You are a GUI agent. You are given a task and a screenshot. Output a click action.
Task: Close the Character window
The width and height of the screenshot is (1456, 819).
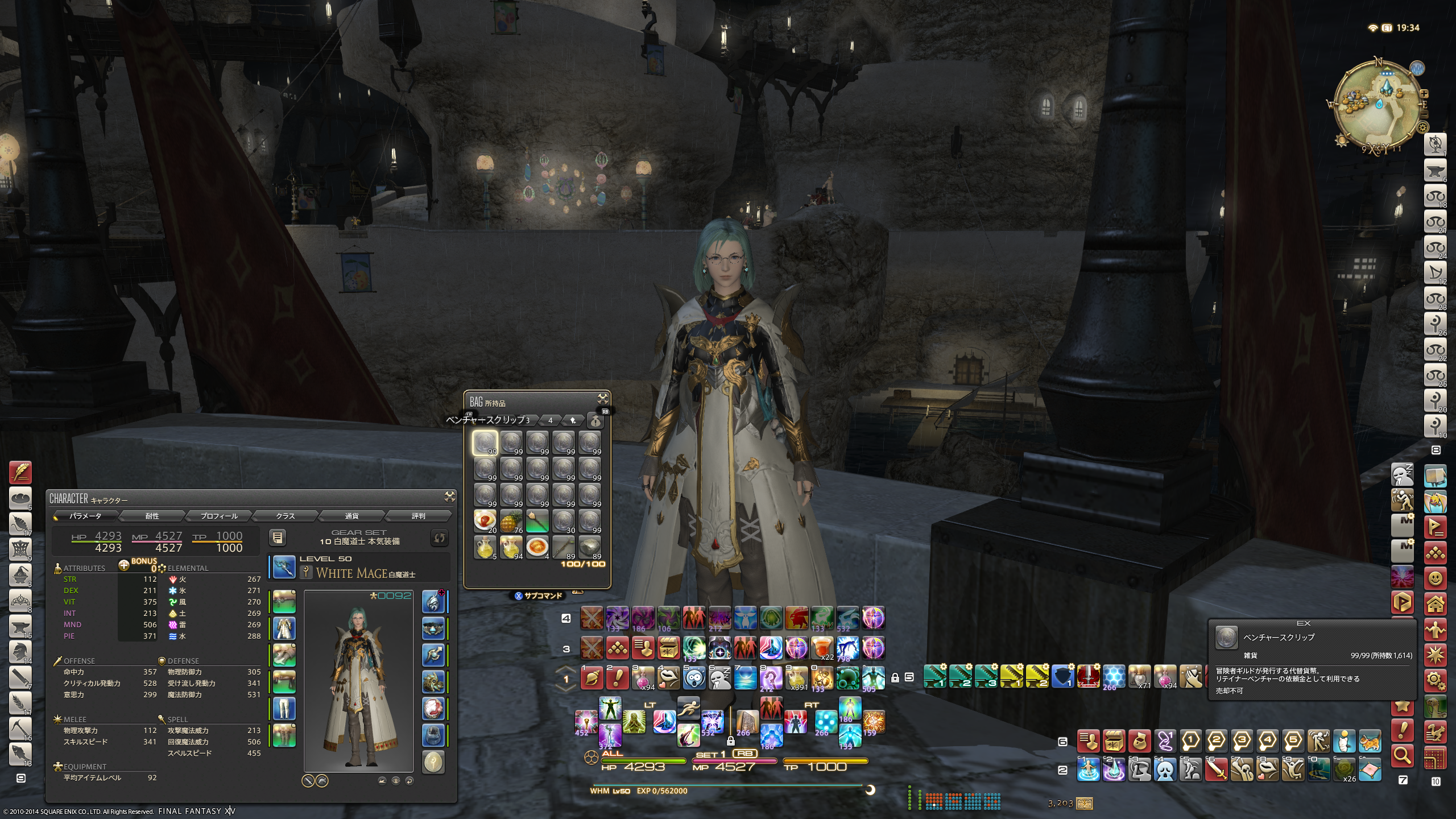[x=449, y=497]
